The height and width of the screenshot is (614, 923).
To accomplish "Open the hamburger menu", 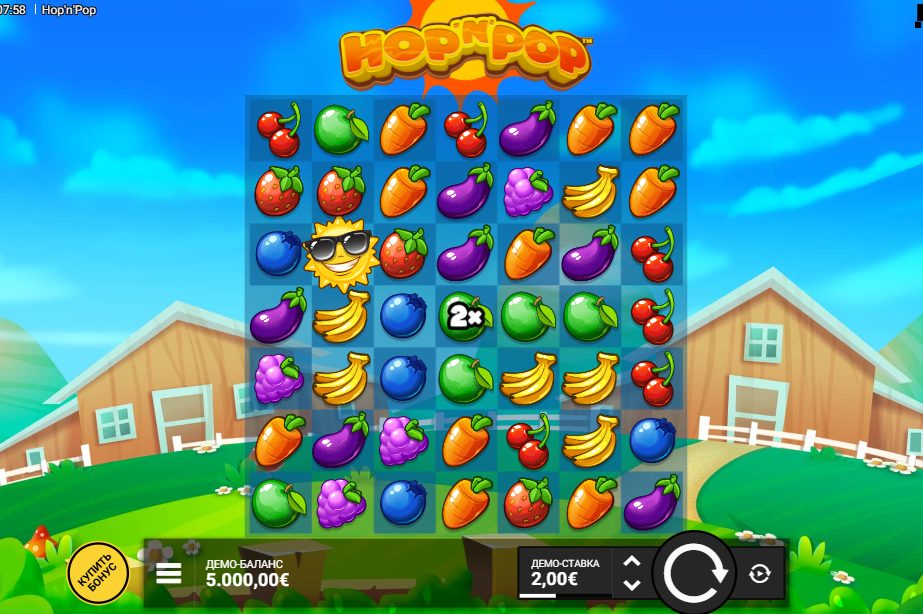I will [x=169, y=573].
